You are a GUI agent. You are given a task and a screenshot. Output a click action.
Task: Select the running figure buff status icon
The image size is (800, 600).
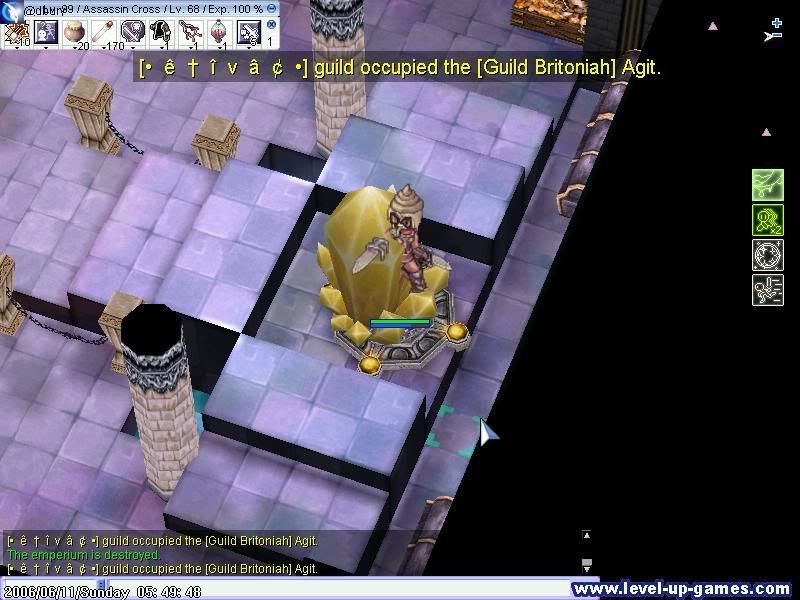767,290
